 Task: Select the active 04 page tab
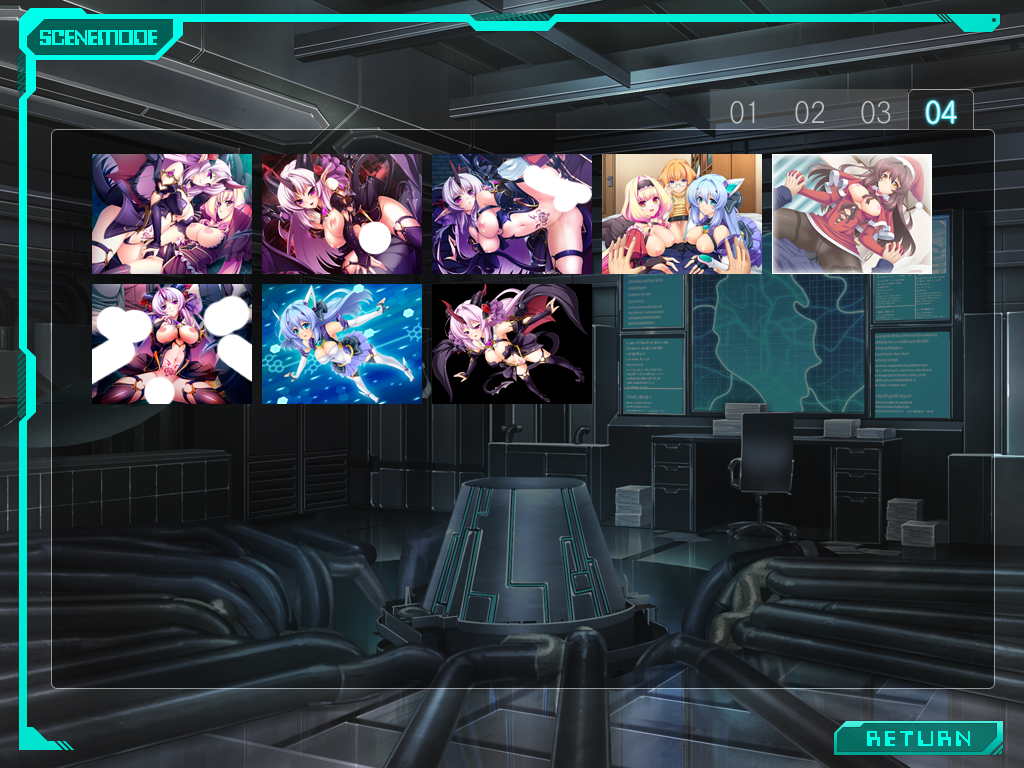click(940, 112)
